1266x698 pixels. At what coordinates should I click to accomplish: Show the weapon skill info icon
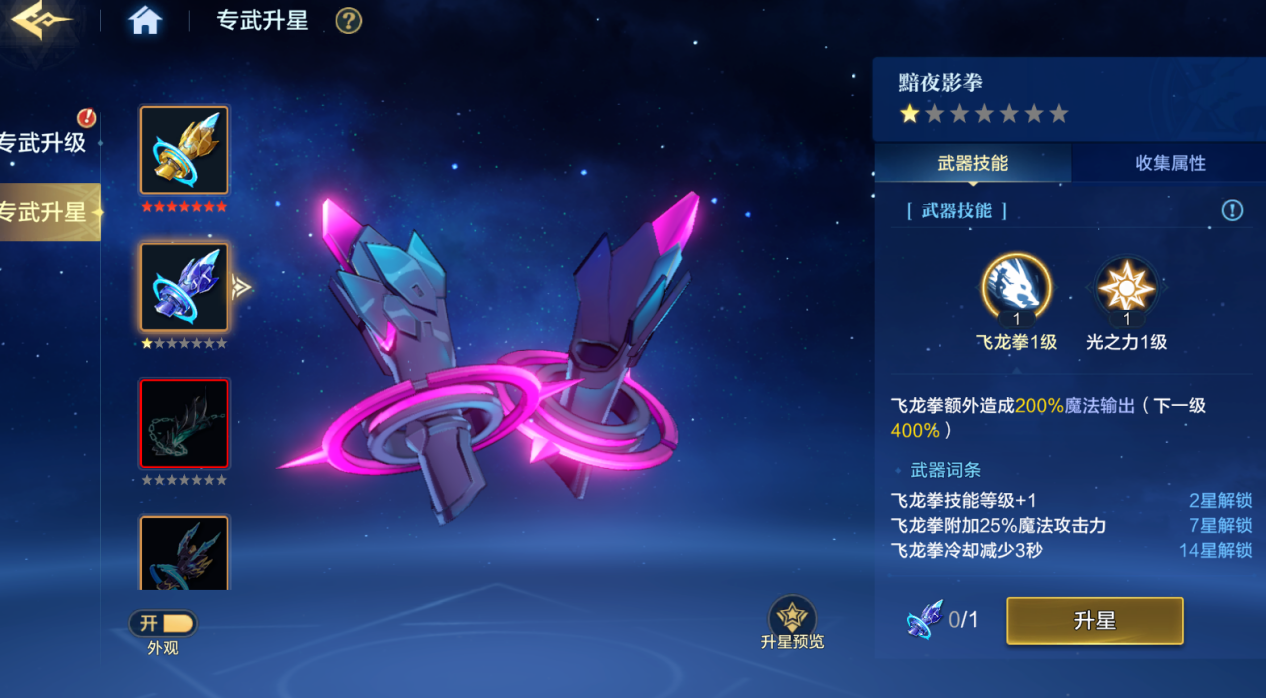click(1232, 210)
